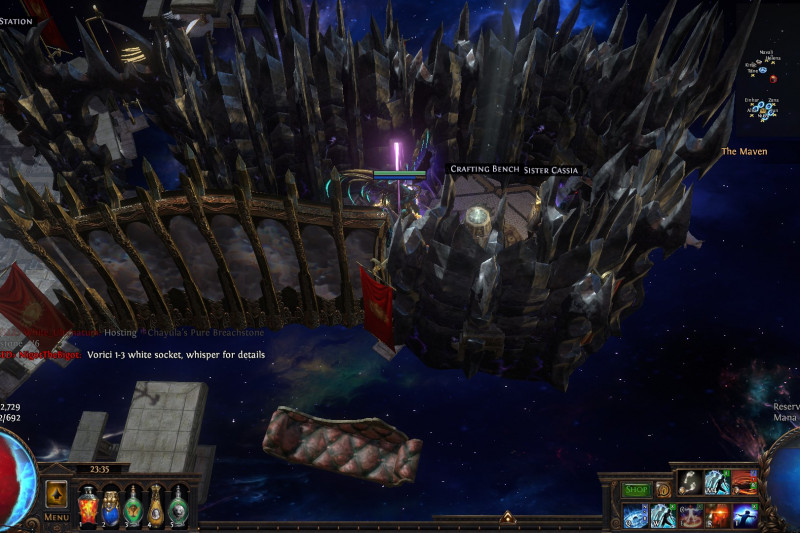Activate the blue outstretched-arms figure skill
This screenshot has height=533, width=800.
pos(744,516)
